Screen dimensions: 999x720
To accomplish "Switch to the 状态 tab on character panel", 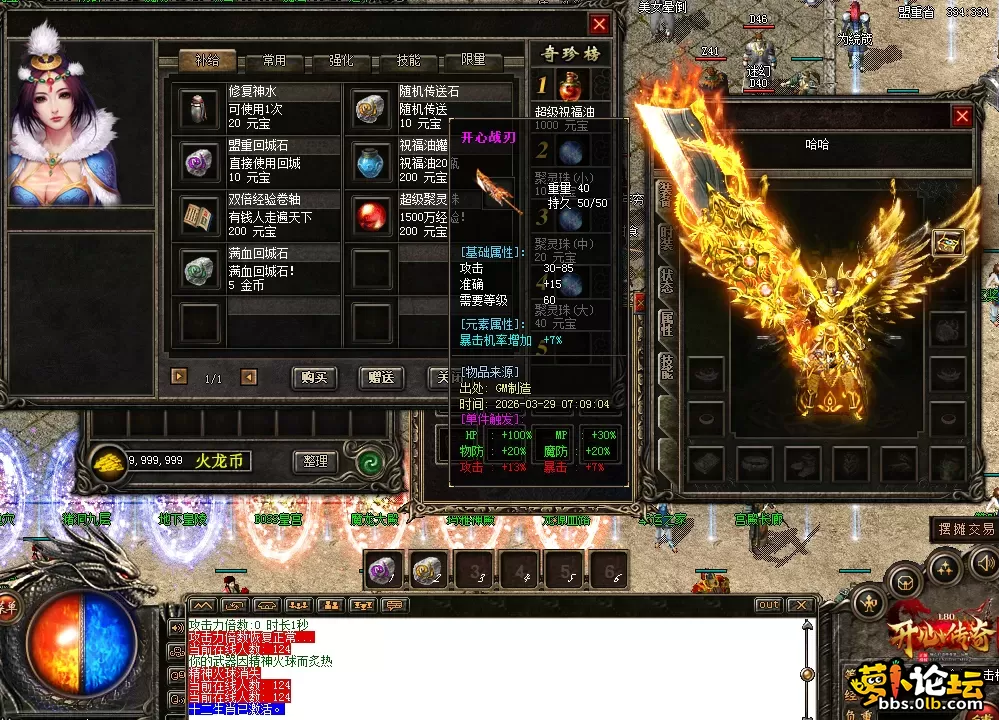I will pyautogui.click(x=666, y=281).
